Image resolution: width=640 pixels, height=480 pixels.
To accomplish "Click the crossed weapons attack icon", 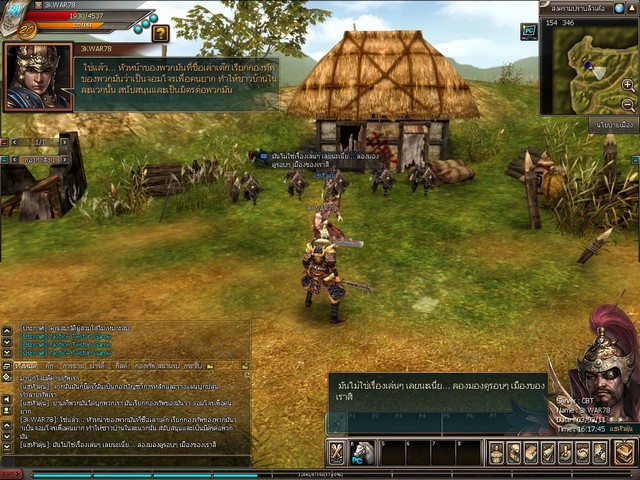I will tap(337, 452).
